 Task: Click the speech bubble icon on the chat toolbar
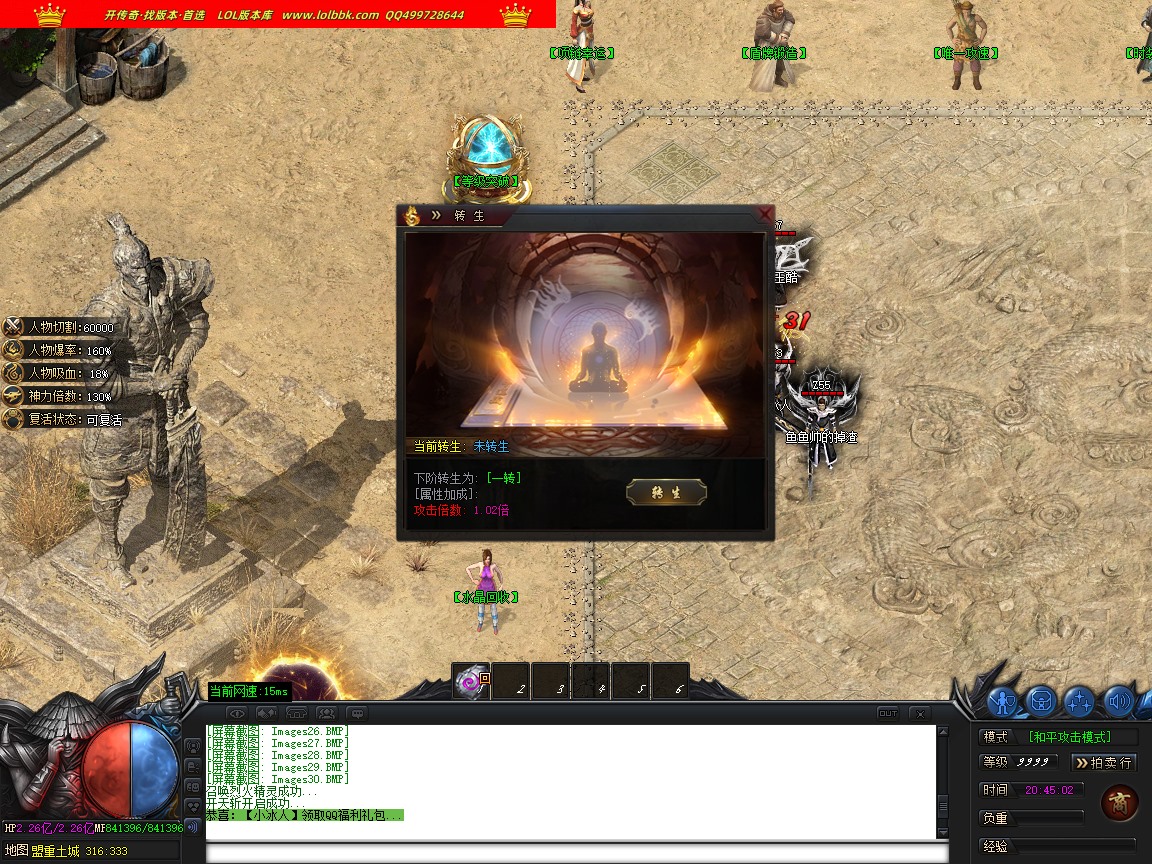click(357, 714)
